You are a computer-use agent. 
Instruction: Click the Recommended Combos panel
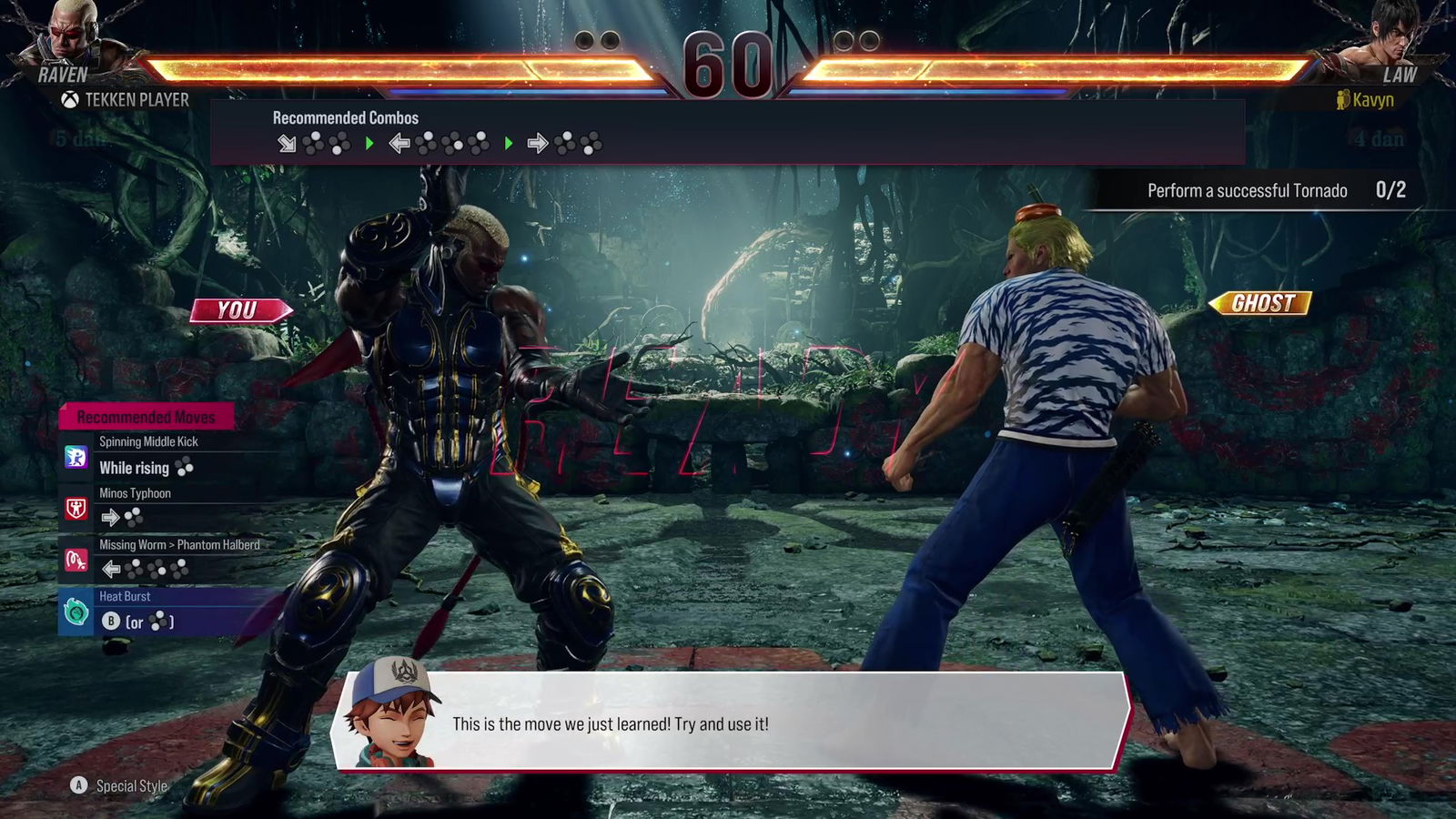[x=726, y=132]
